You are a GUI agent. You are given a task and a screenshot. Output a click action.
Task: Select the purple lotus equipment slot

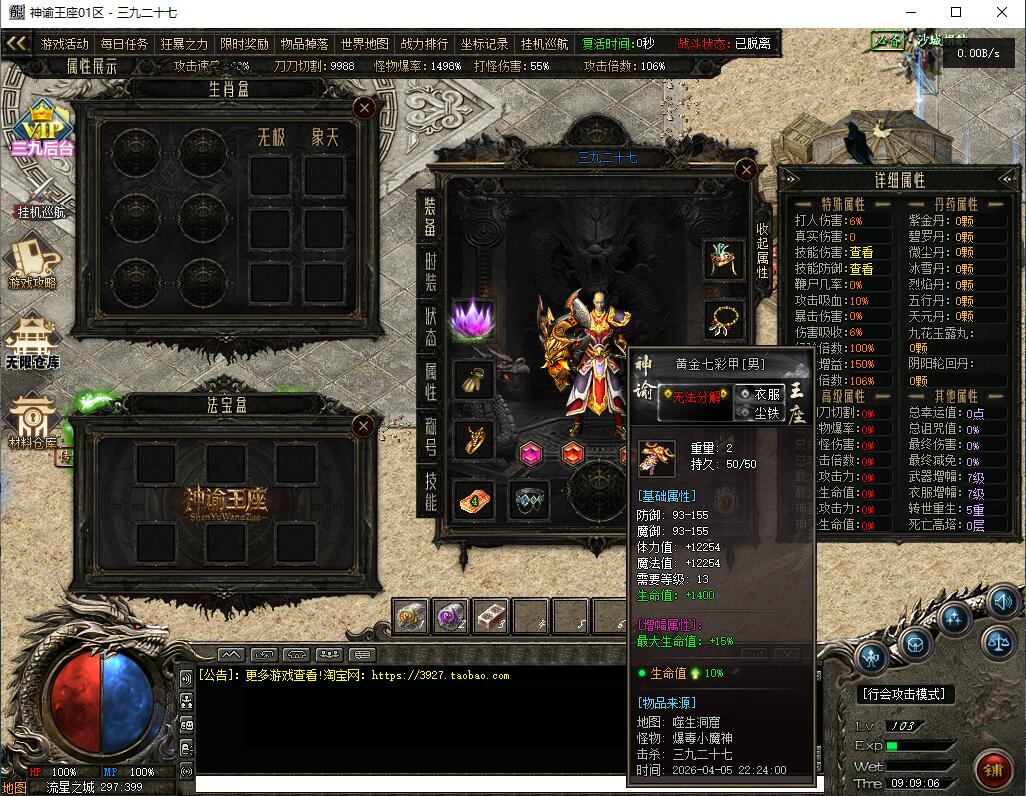click(x=473, y=319)
